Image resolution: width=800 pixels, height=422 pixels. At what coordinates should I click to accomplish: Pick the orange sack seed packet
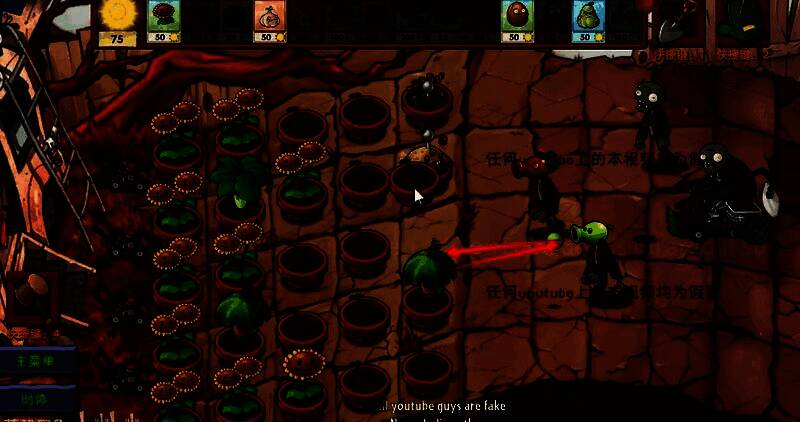(x=269, y=22)
